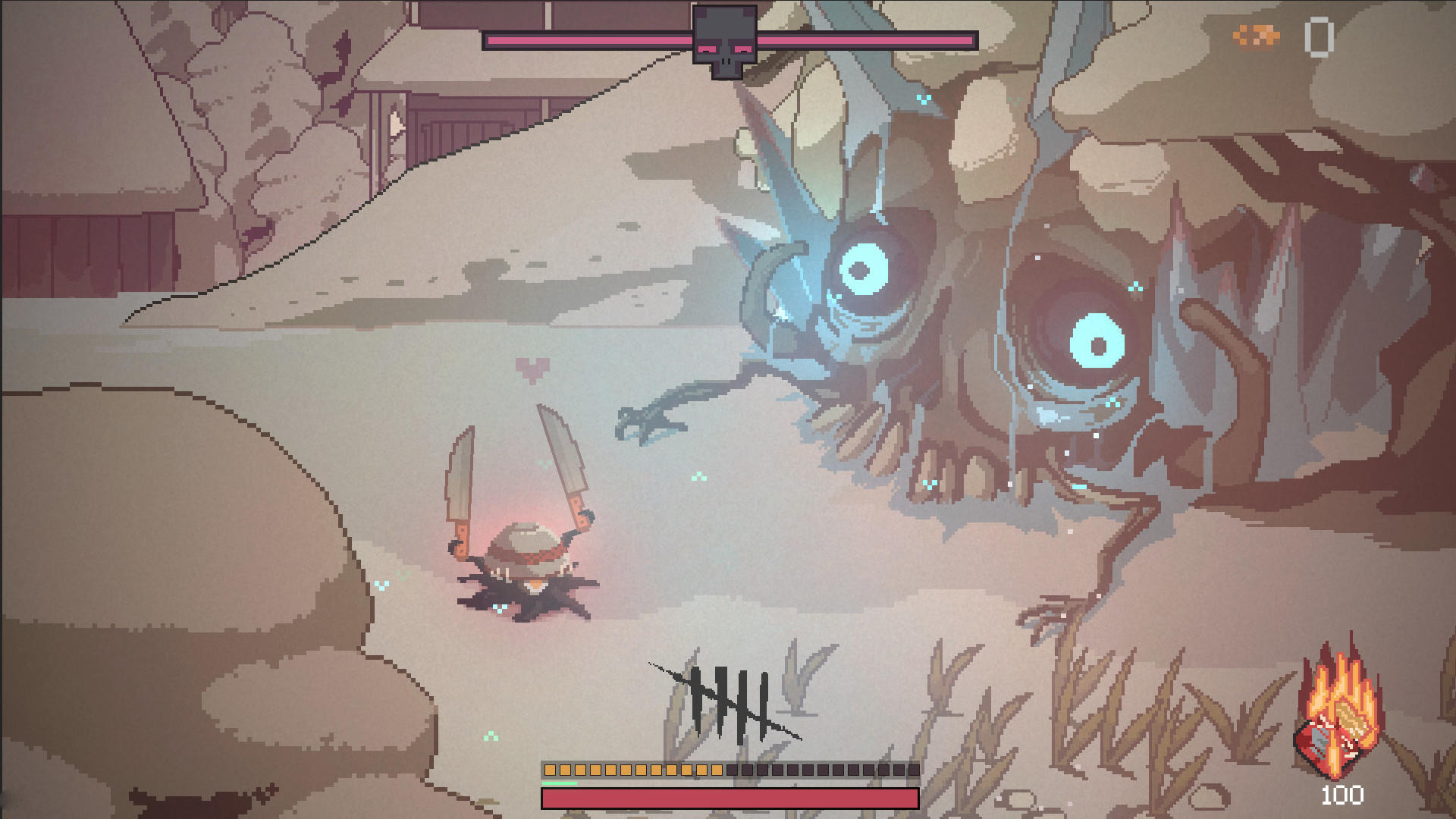
Task: Select the heart particle floating above the player
Action: click(533, 369)
